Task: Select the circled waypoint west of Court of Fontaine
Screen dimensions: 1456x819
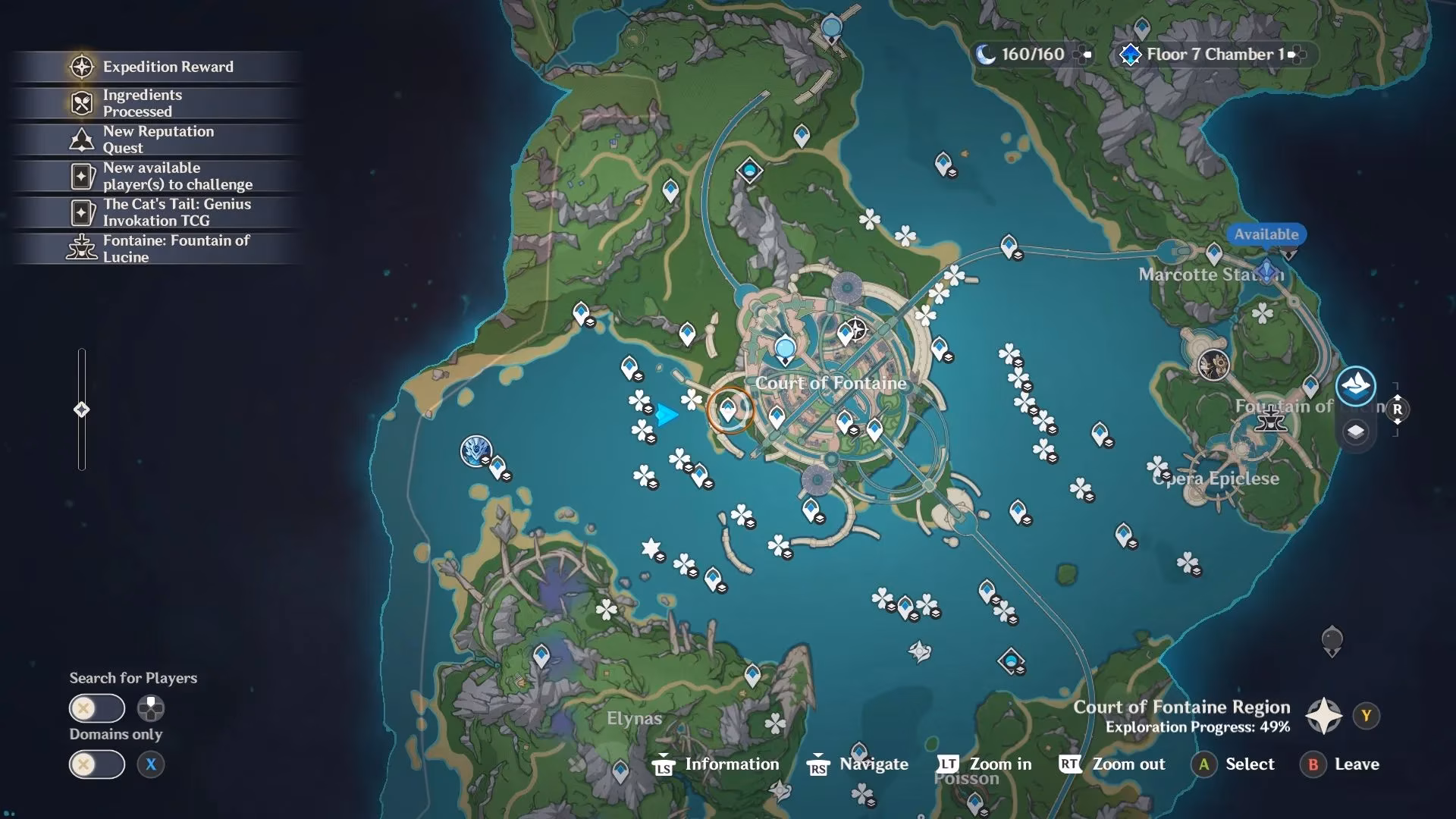Action: tap(729, 411)
